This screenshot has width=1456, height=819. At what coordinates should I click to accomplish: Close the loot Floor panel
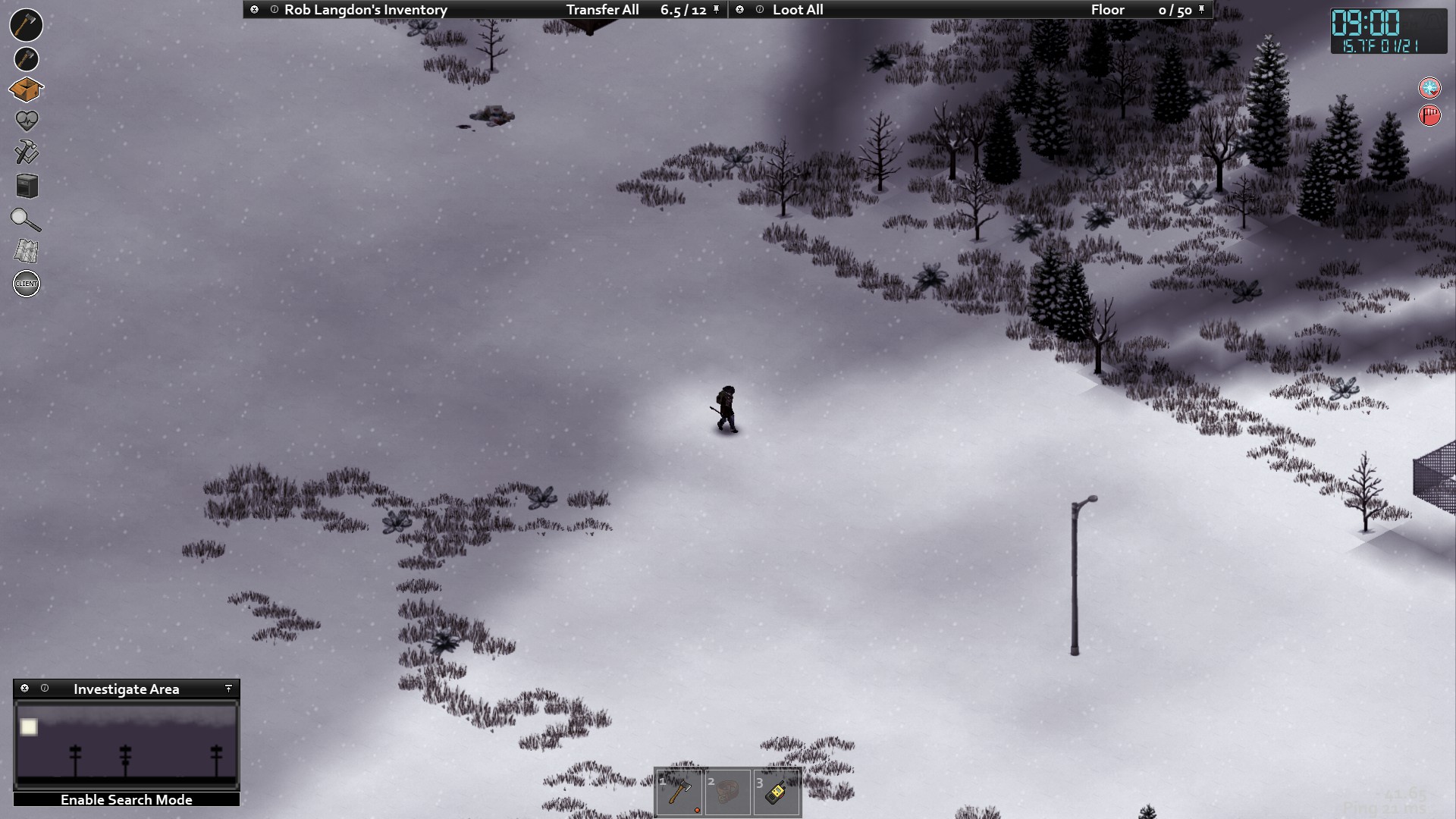point(740,10)
